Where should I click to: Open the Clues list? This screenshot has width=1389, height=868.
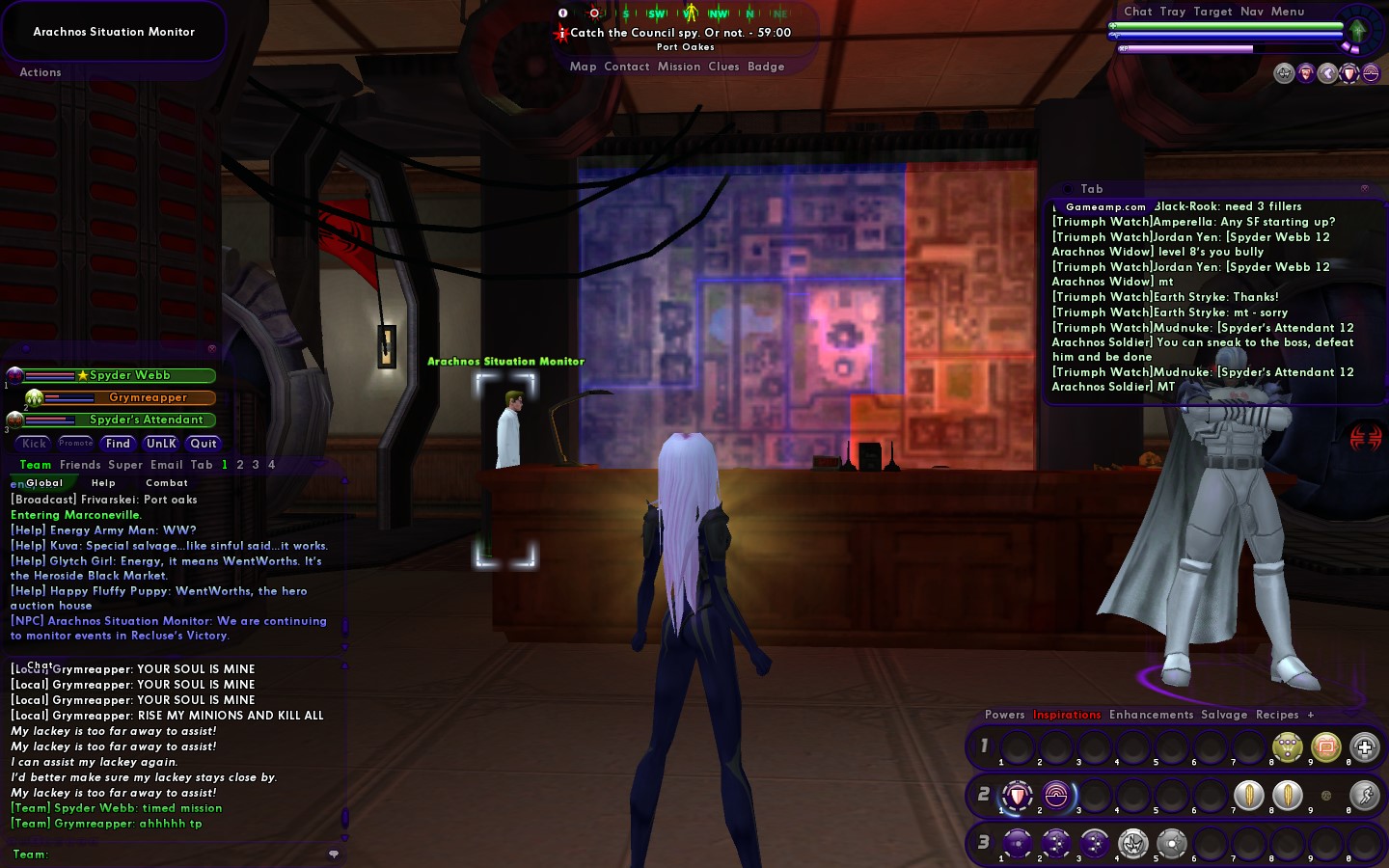[x=723, y=67]
